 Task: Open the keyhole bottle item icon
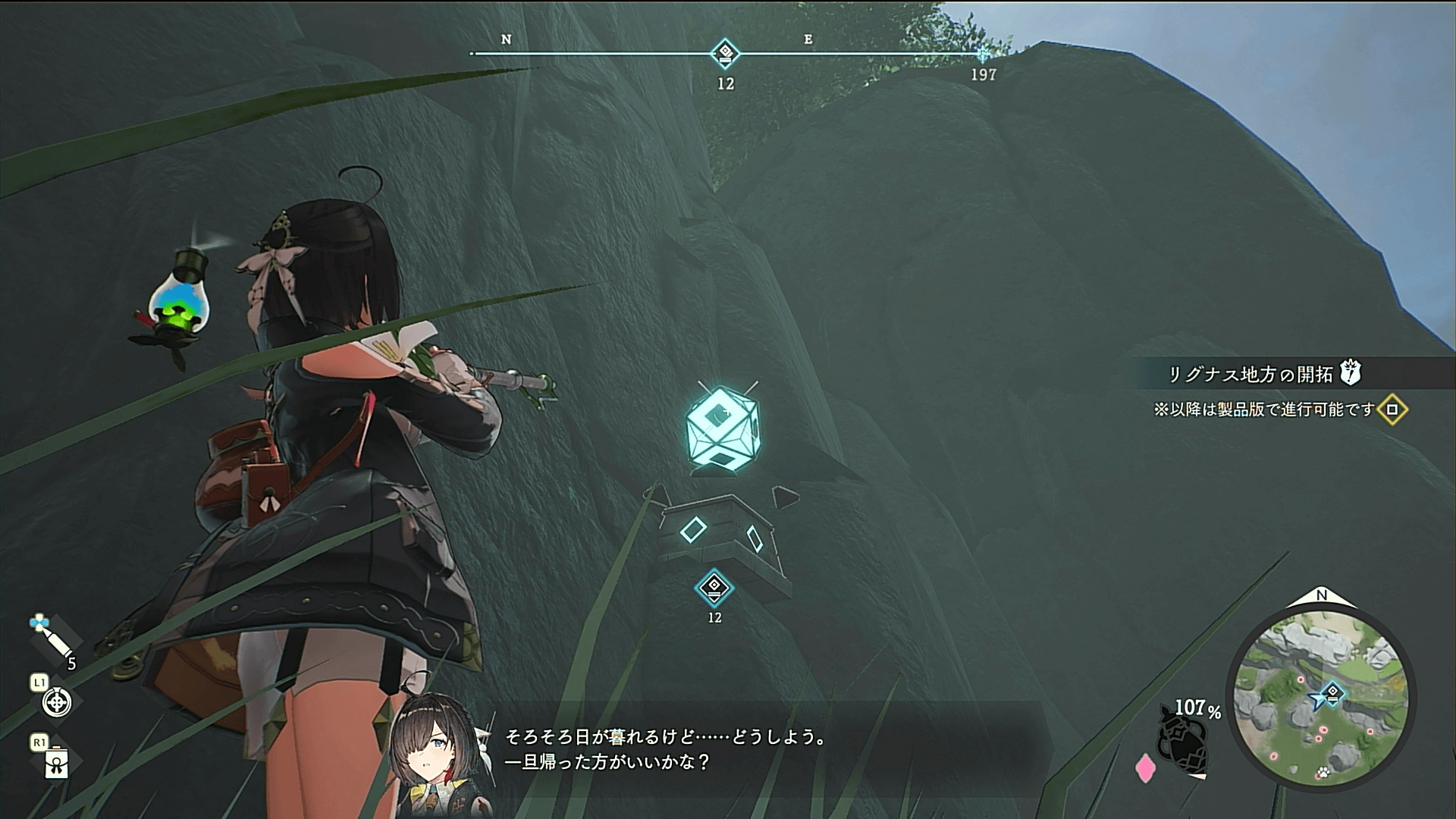[57, 763]
